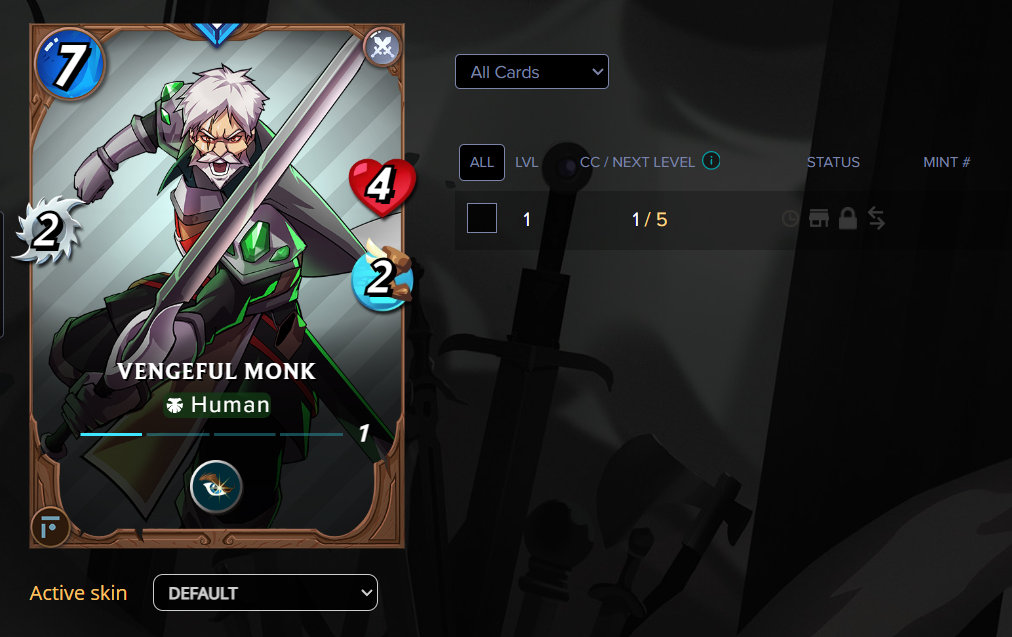Click the STATUS column header
Viewport: 1012px width, 637px height.
833,162
